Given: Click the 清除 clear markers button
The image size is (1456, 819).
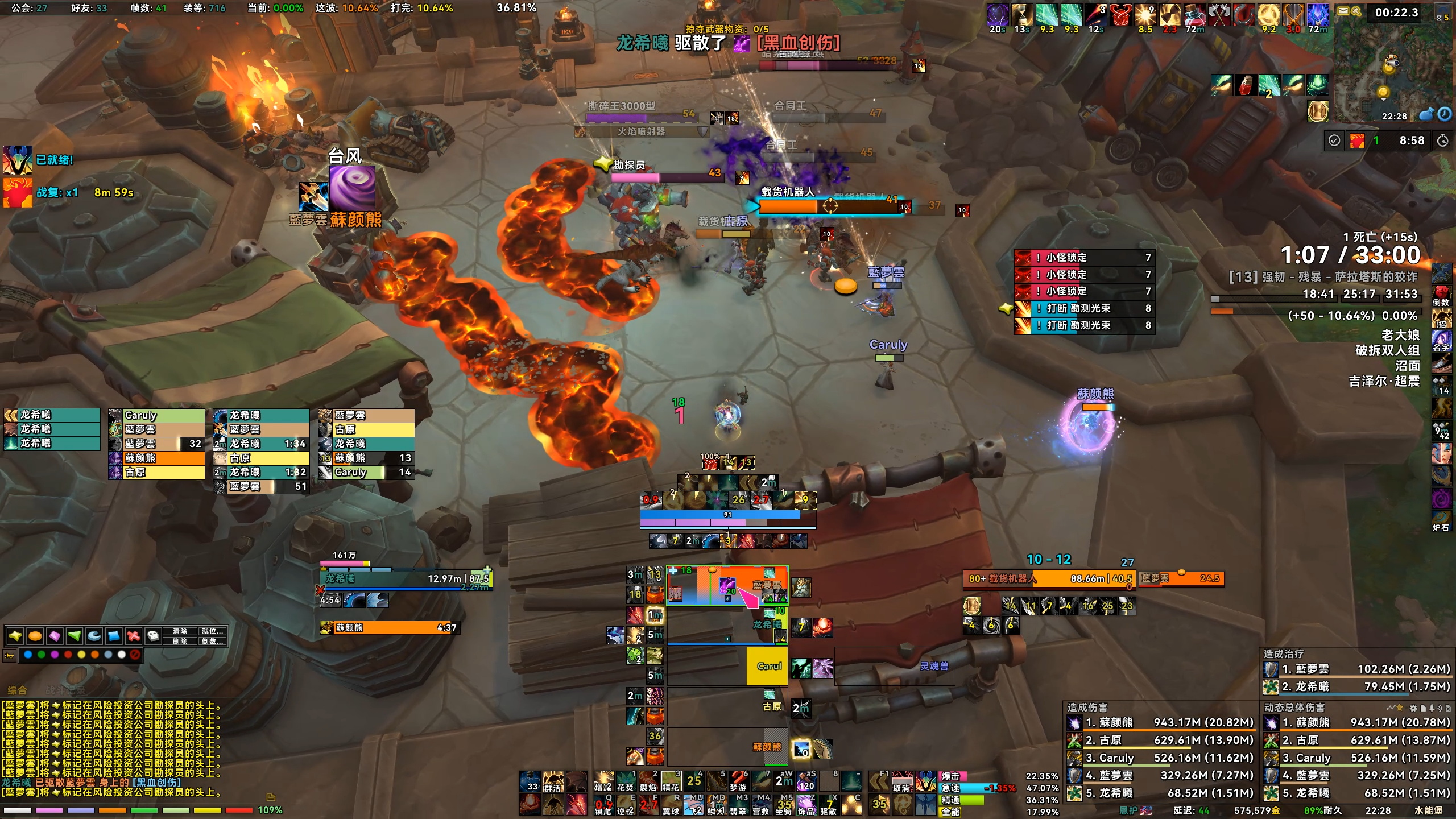Looking at the screenshot, I should click(180, 631).
